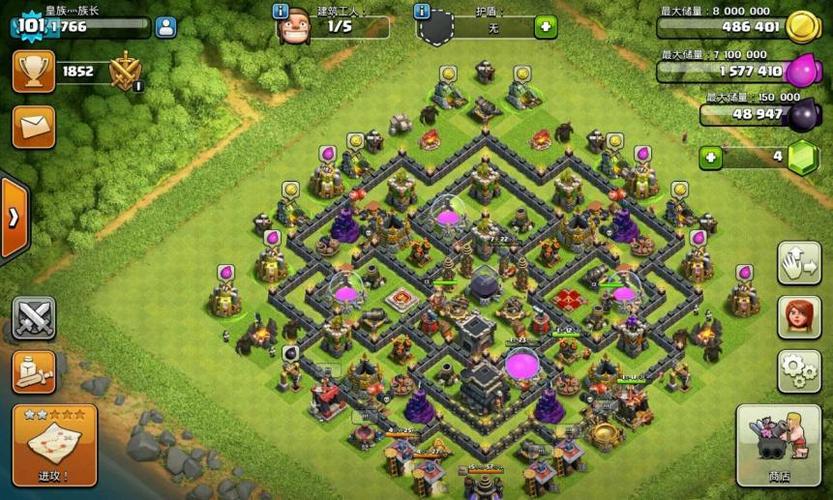This screenshot has width=833, height=500.
Task: Tap the league badge beside trophies
Action: coord(126,71)
